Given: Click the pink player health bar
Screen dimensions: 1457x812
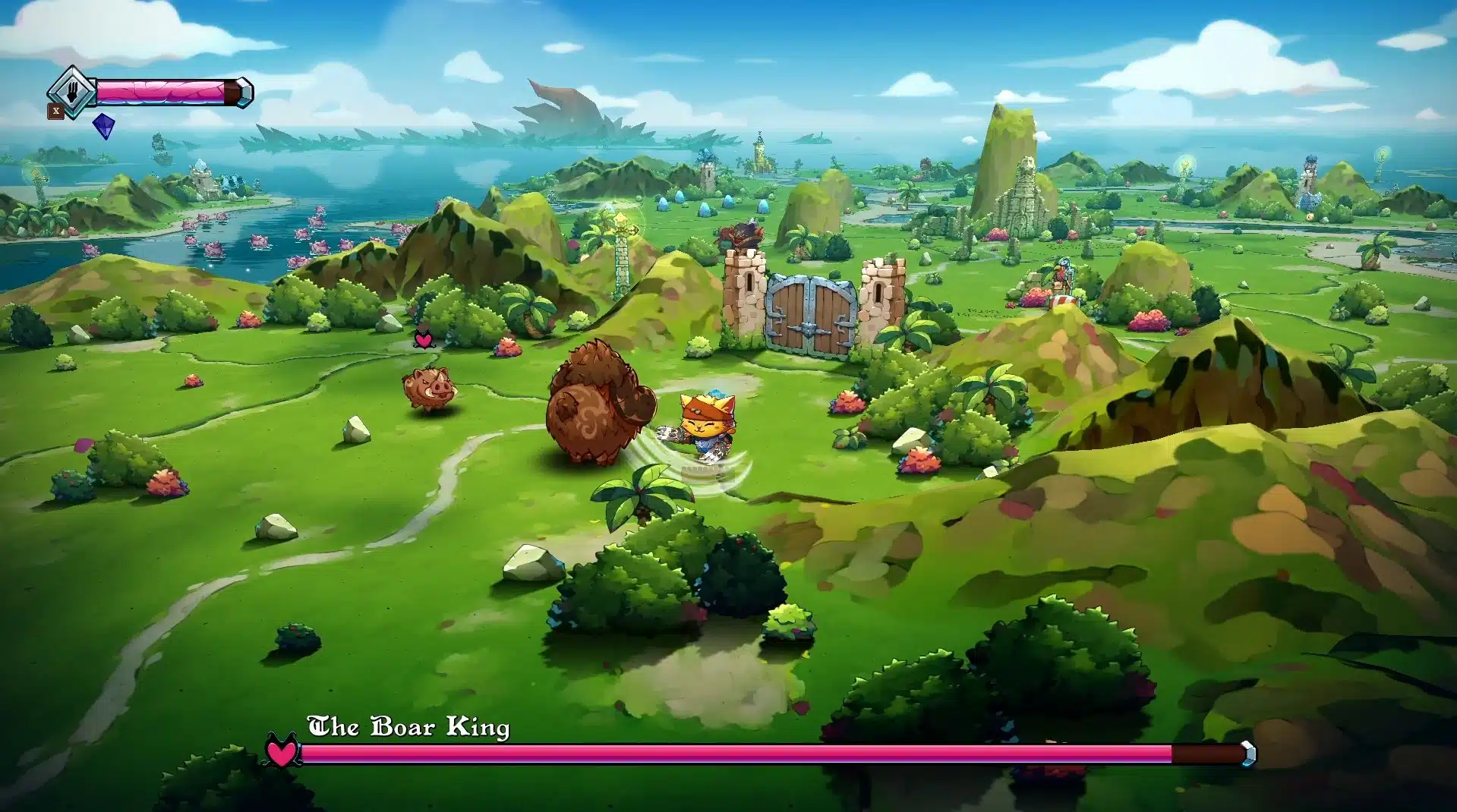Looking at the screenshot, I should 159,91.
